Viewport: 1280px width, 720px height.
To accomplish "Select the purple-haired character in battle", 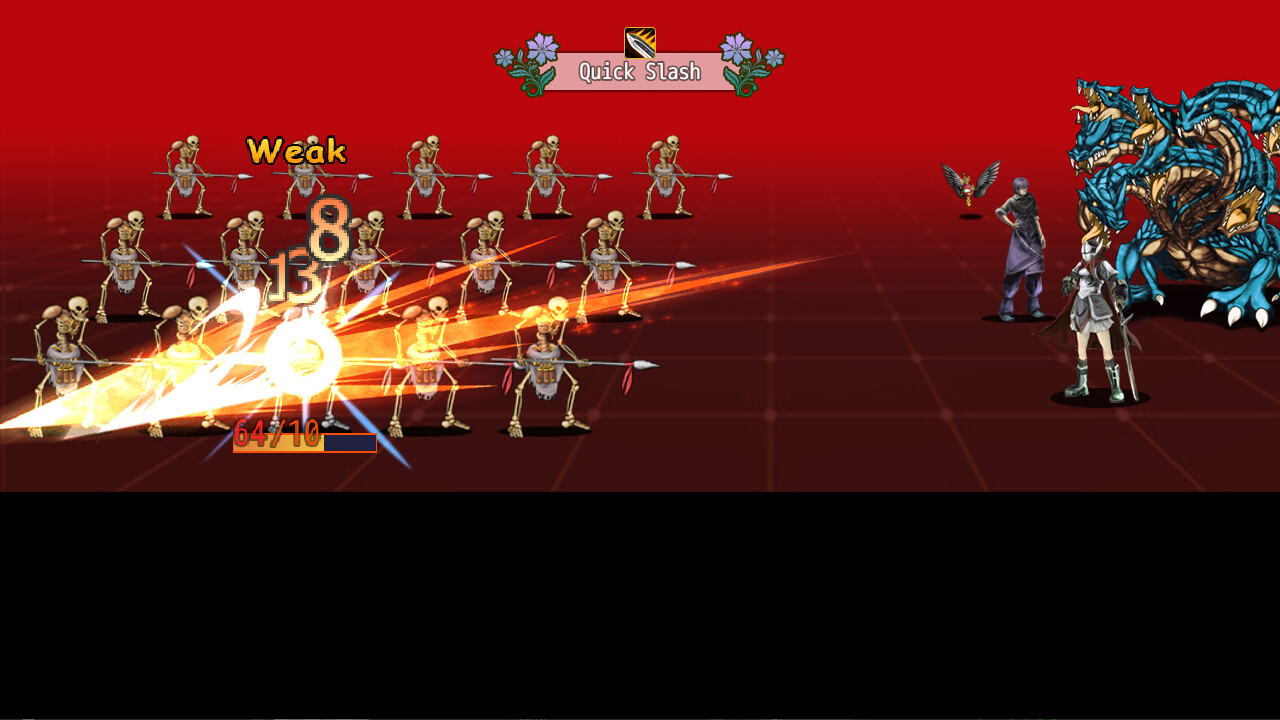I will click(x=1020, y=250).
